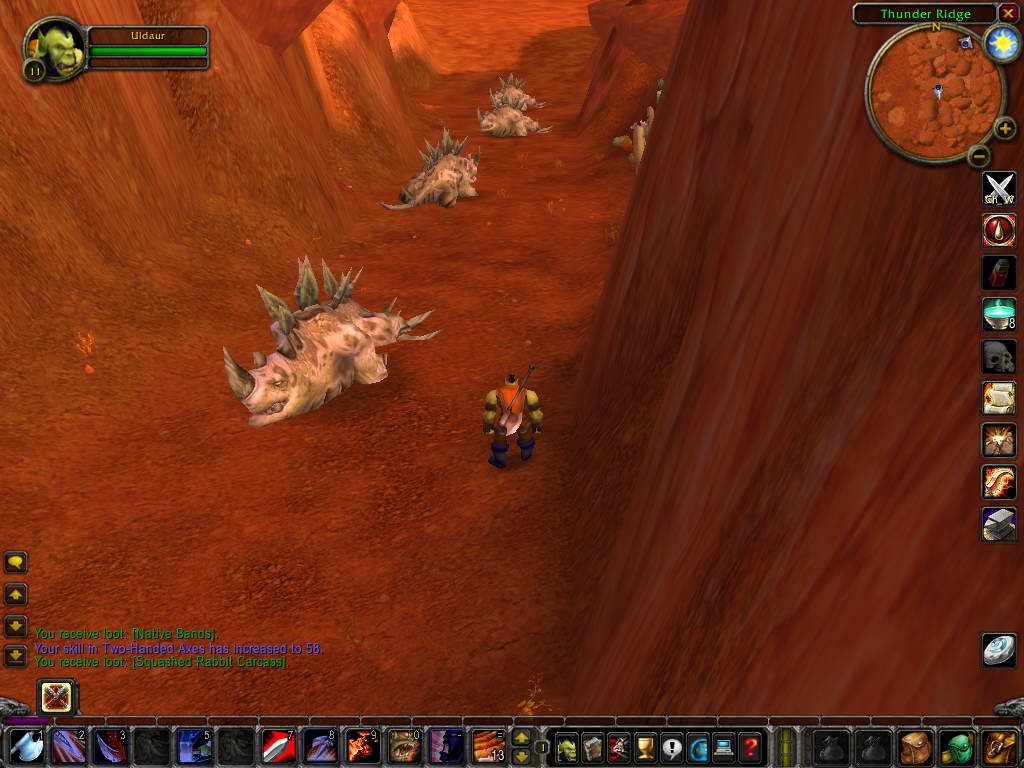Open the character info micro button
Screen dimensions: 1024x768
(567, 746)
